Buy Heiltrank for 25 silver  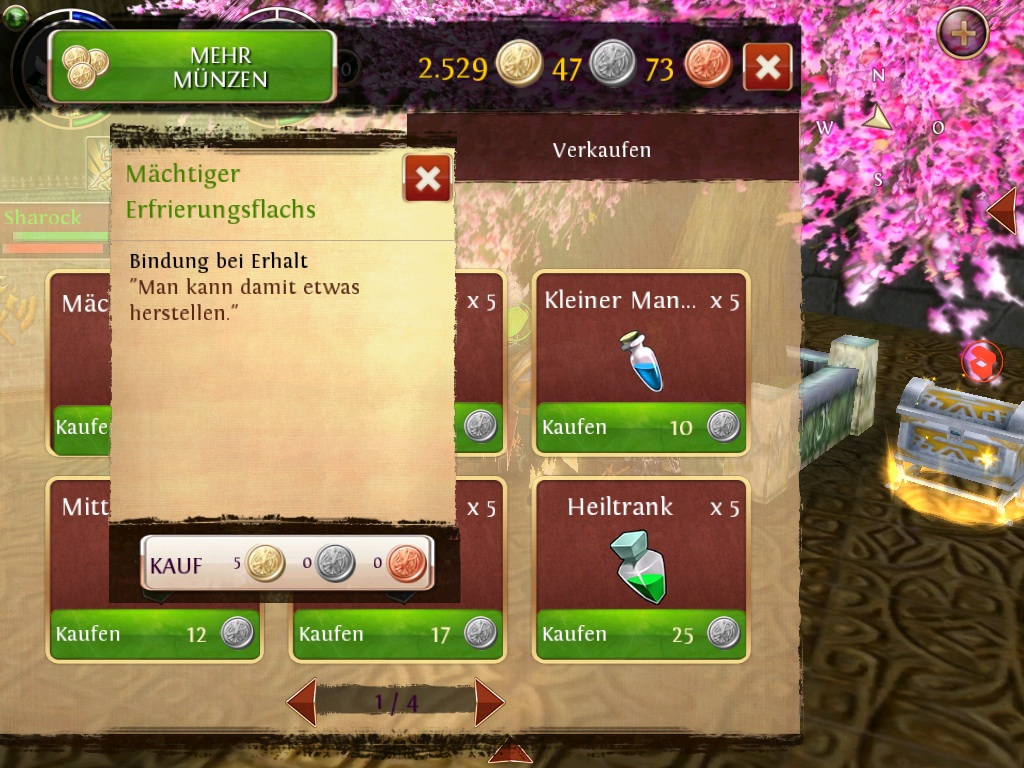point(641,634)
